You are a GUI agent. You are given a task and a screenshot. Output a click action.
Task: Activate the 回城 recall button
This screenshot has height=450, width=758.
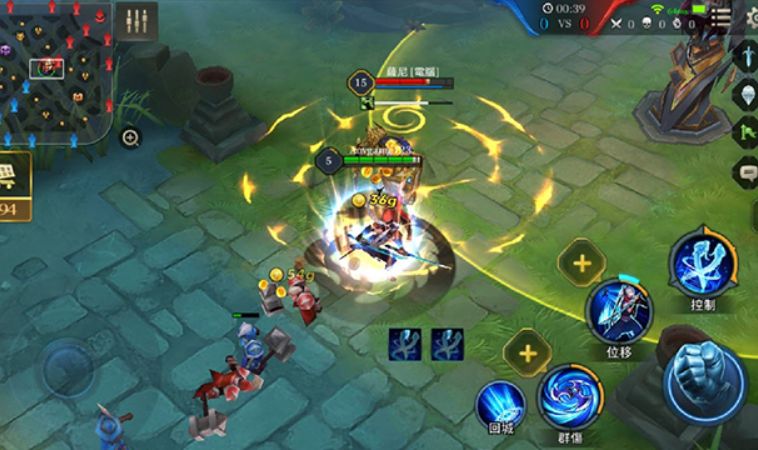tap(501, 405)
